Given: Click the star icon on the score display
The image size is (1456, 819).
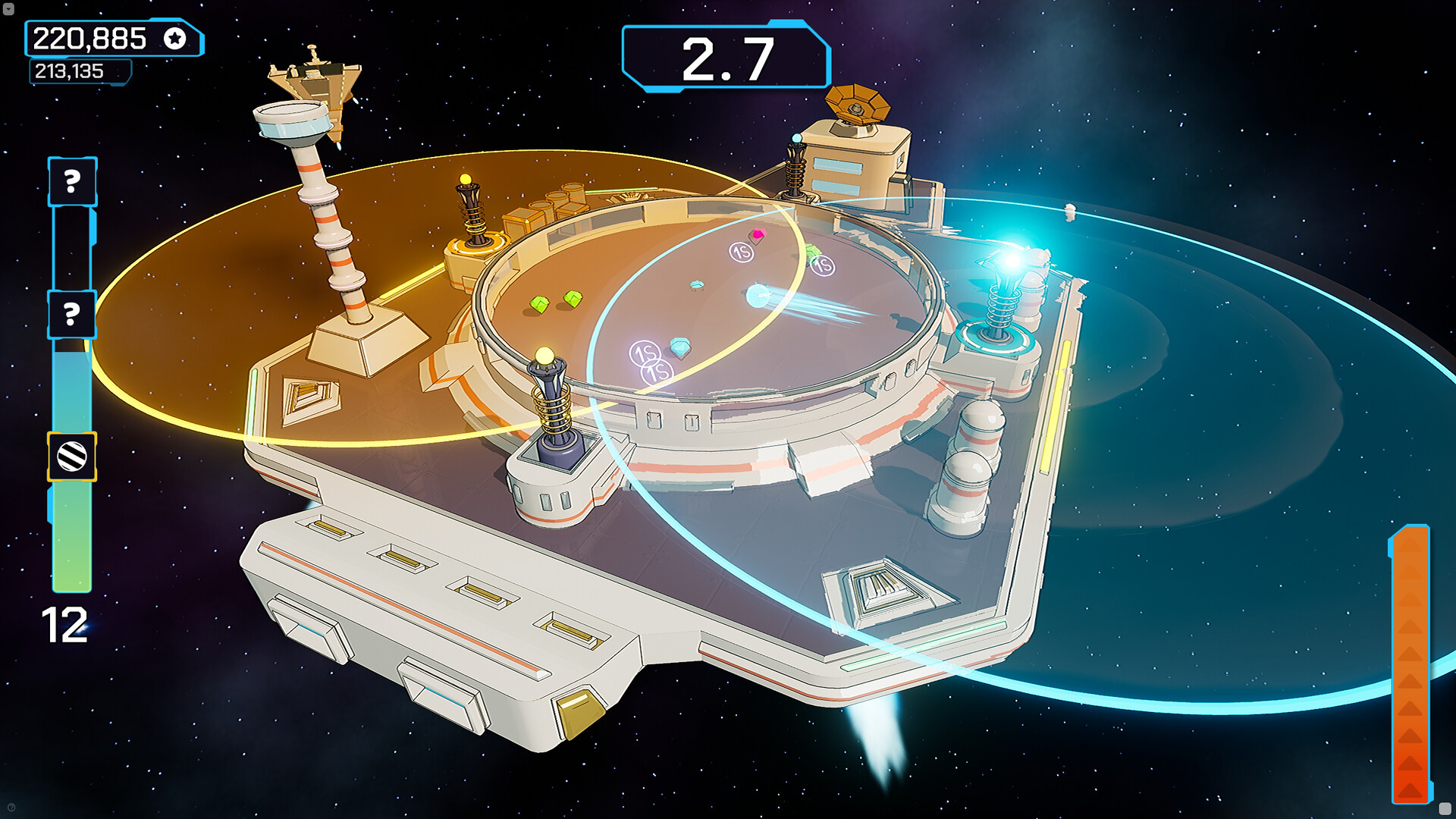Looking at the screenshot, I should (176, 37).
